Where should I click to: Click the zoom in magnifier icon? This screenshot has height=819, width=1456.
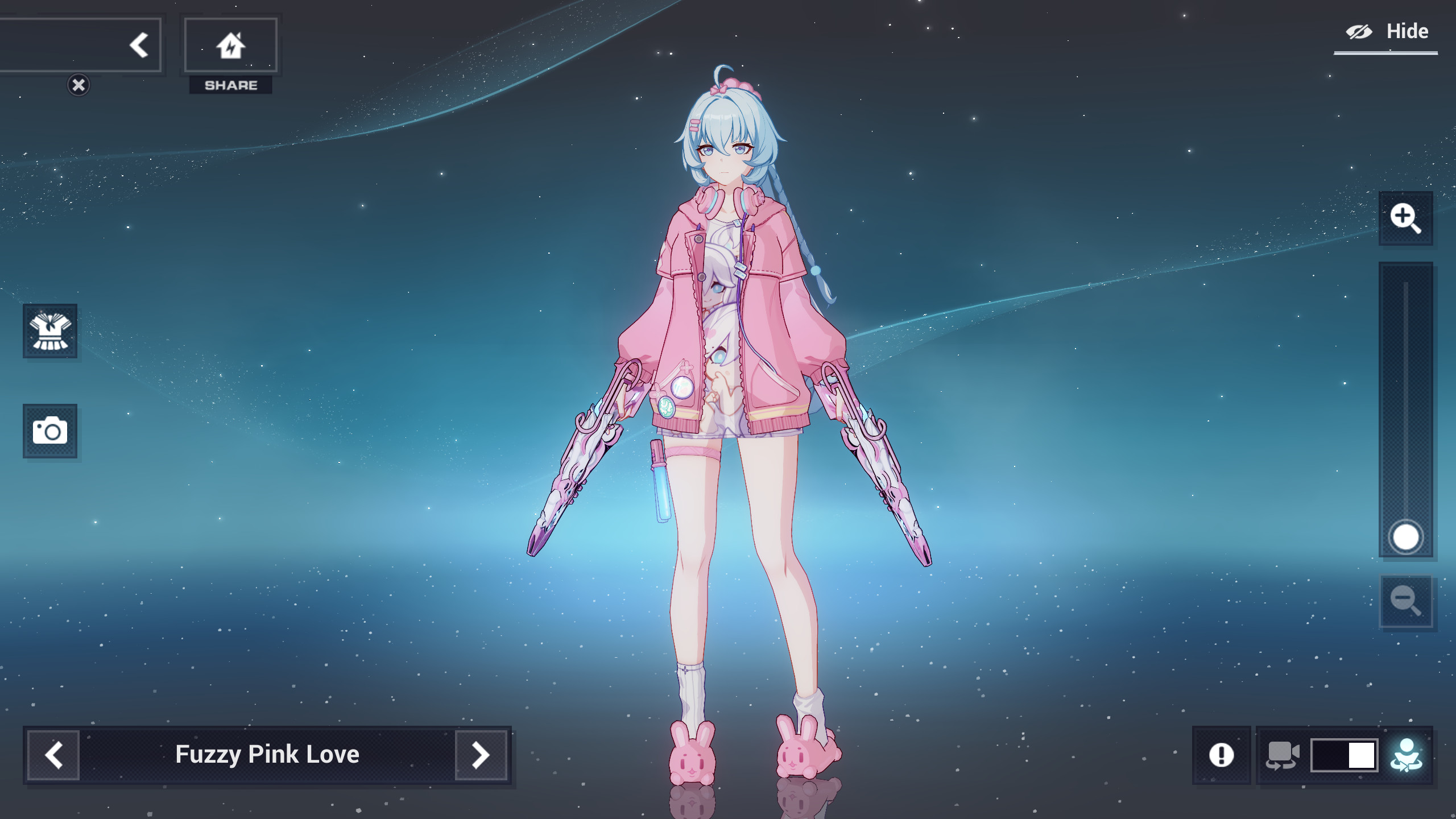pos(1407,219)
